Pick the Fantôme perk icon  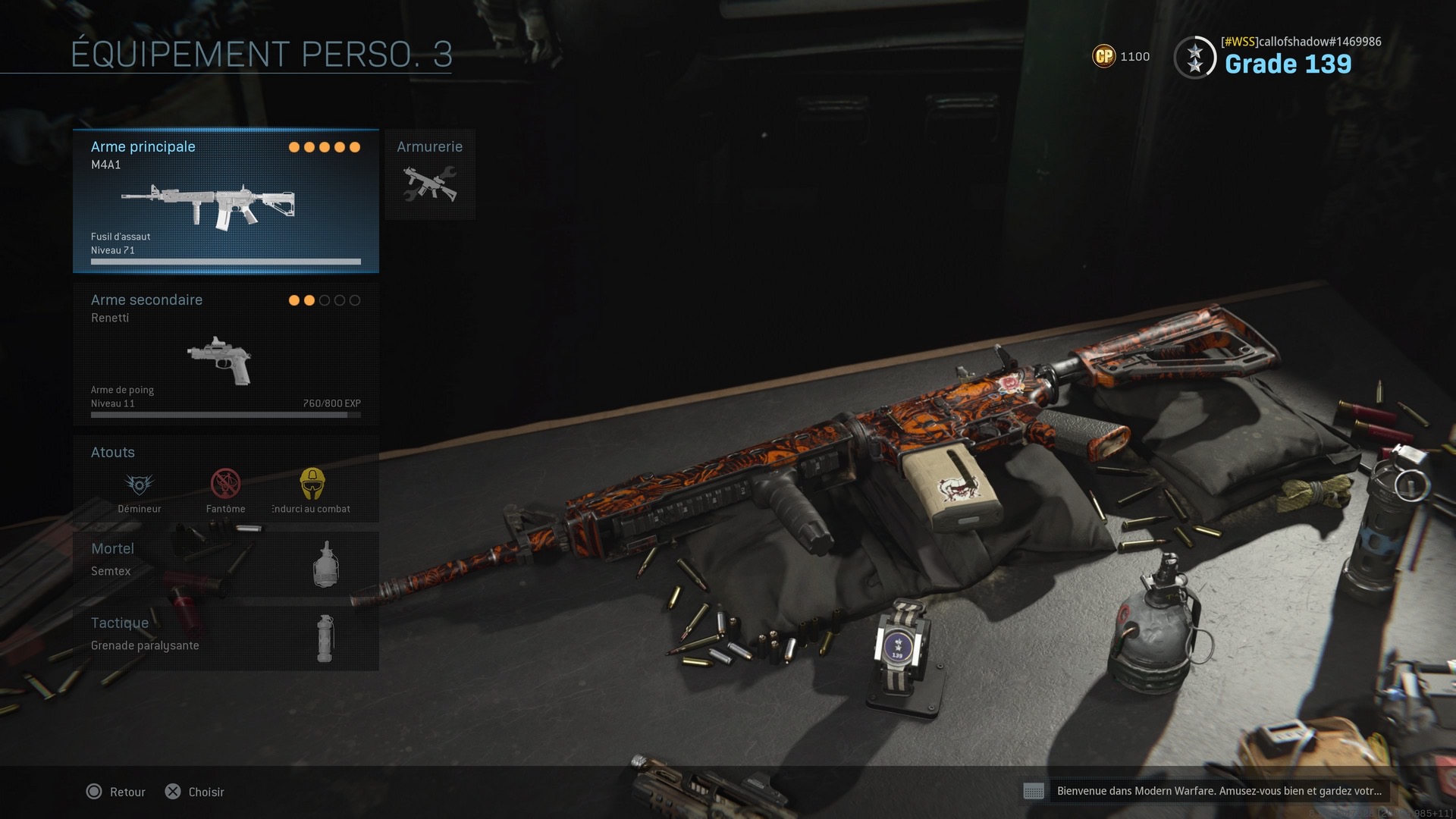pos(225,485)
